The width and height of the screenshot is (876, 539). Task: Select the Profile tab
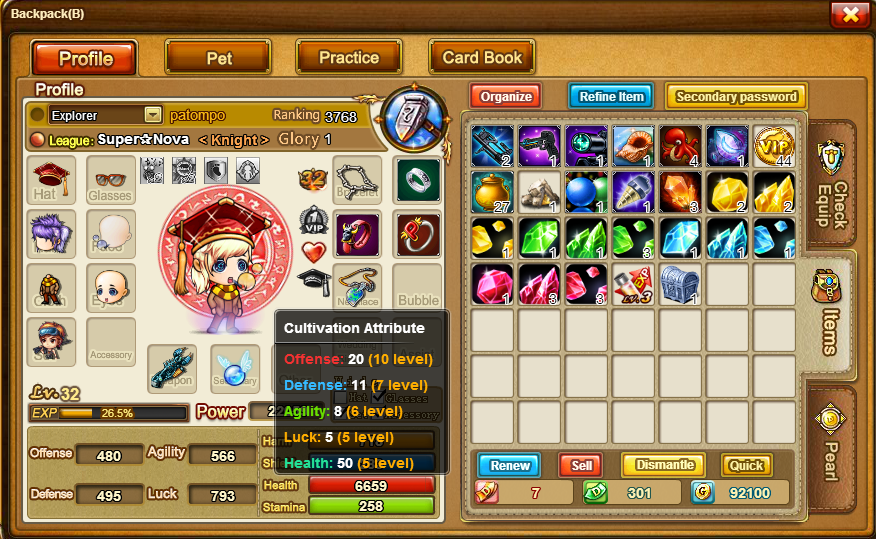click(x=85, y=58)
